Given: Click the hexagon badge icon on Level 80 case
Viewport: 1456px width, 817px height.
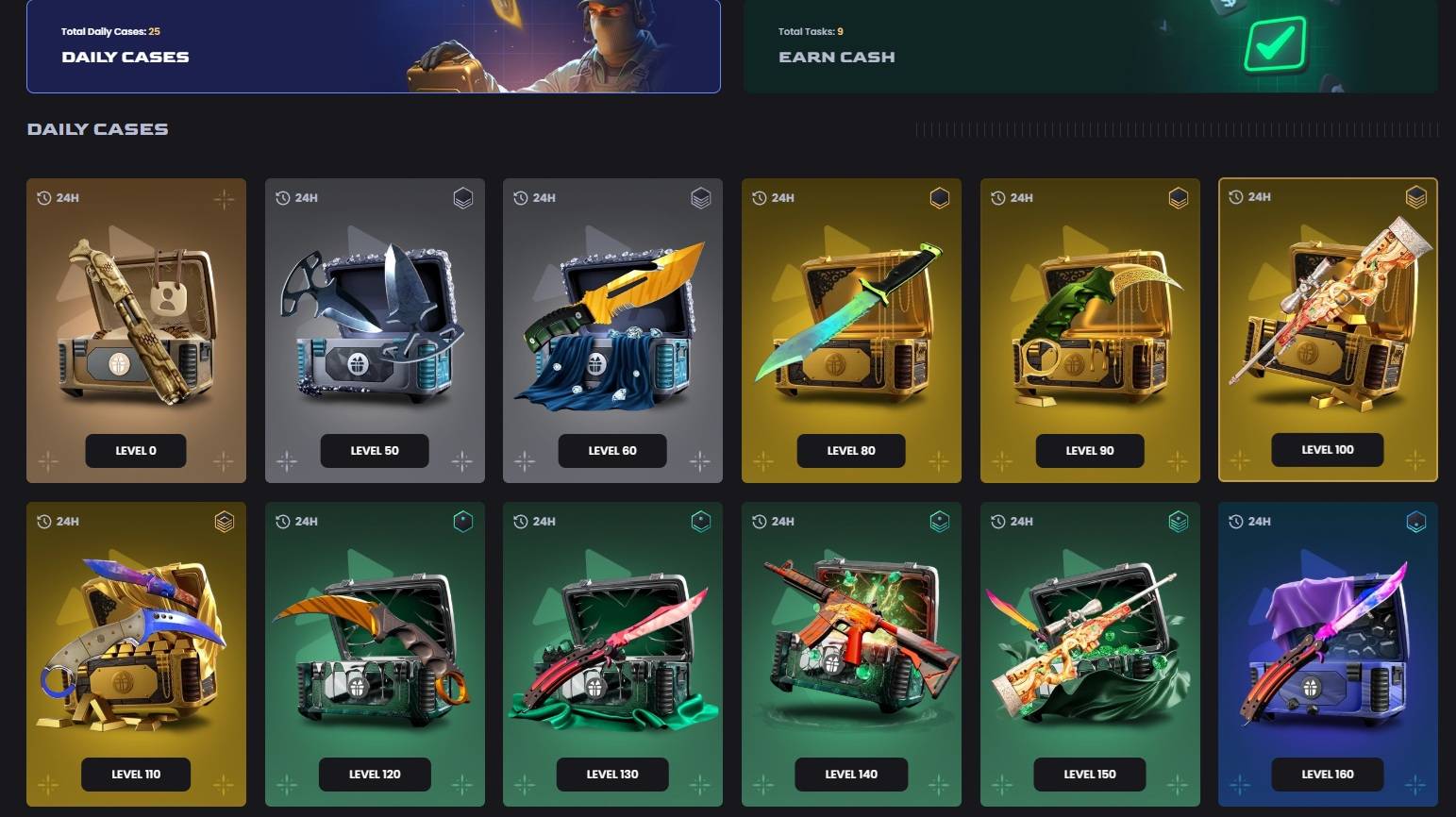Looking at the screenshot, I should [x=940, y=198].
